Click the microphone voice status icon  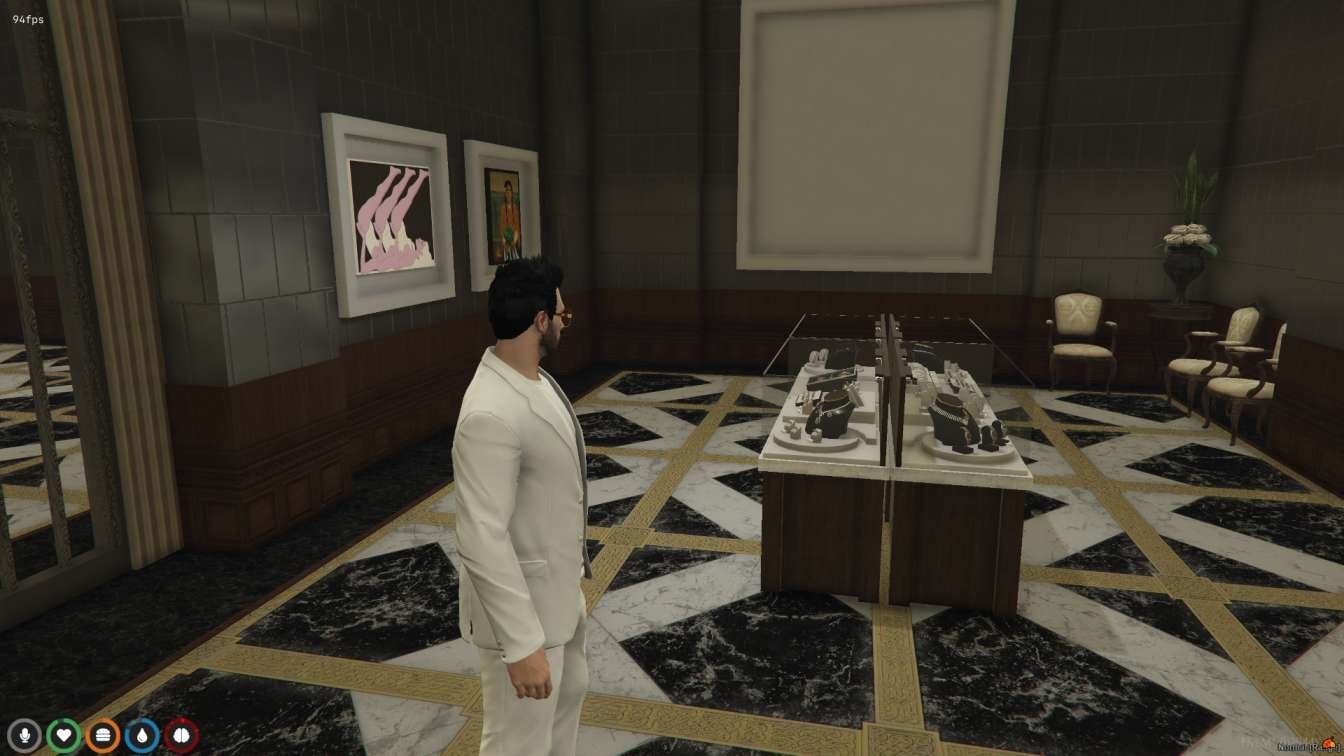coord(24,735)
